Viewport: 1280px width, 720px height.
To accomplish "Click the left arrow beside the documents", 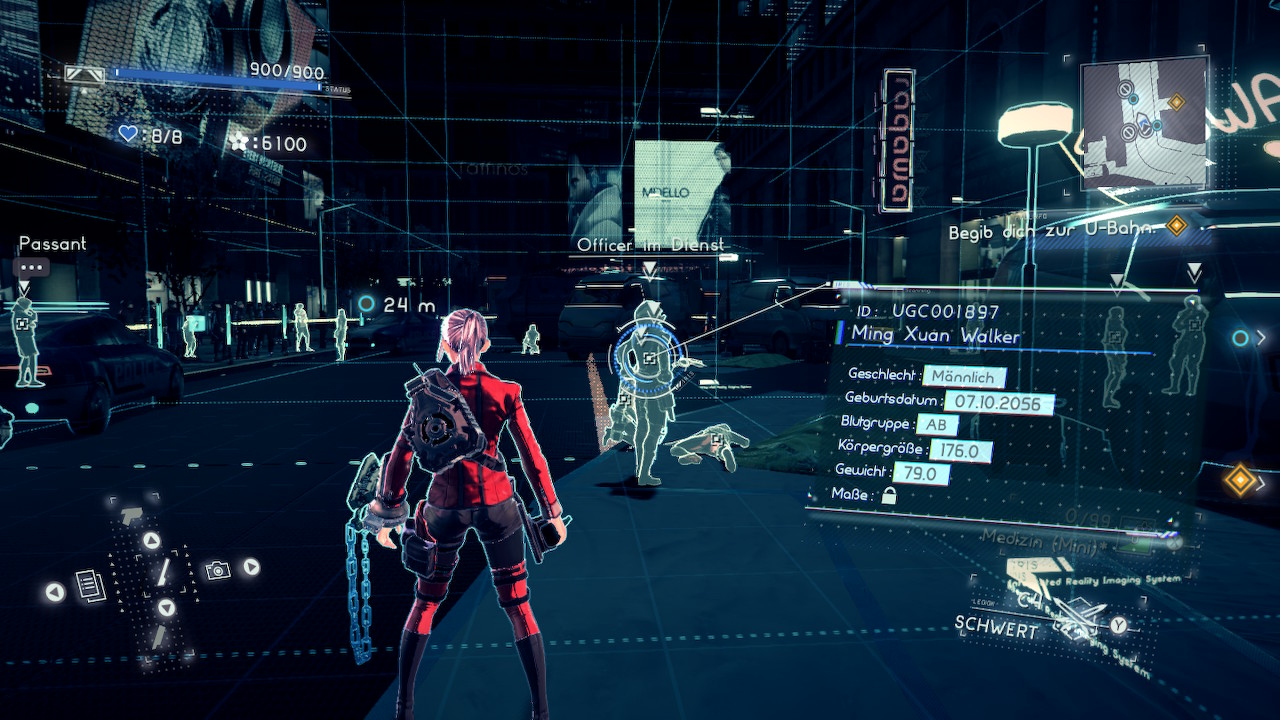I will pos(55,592).
